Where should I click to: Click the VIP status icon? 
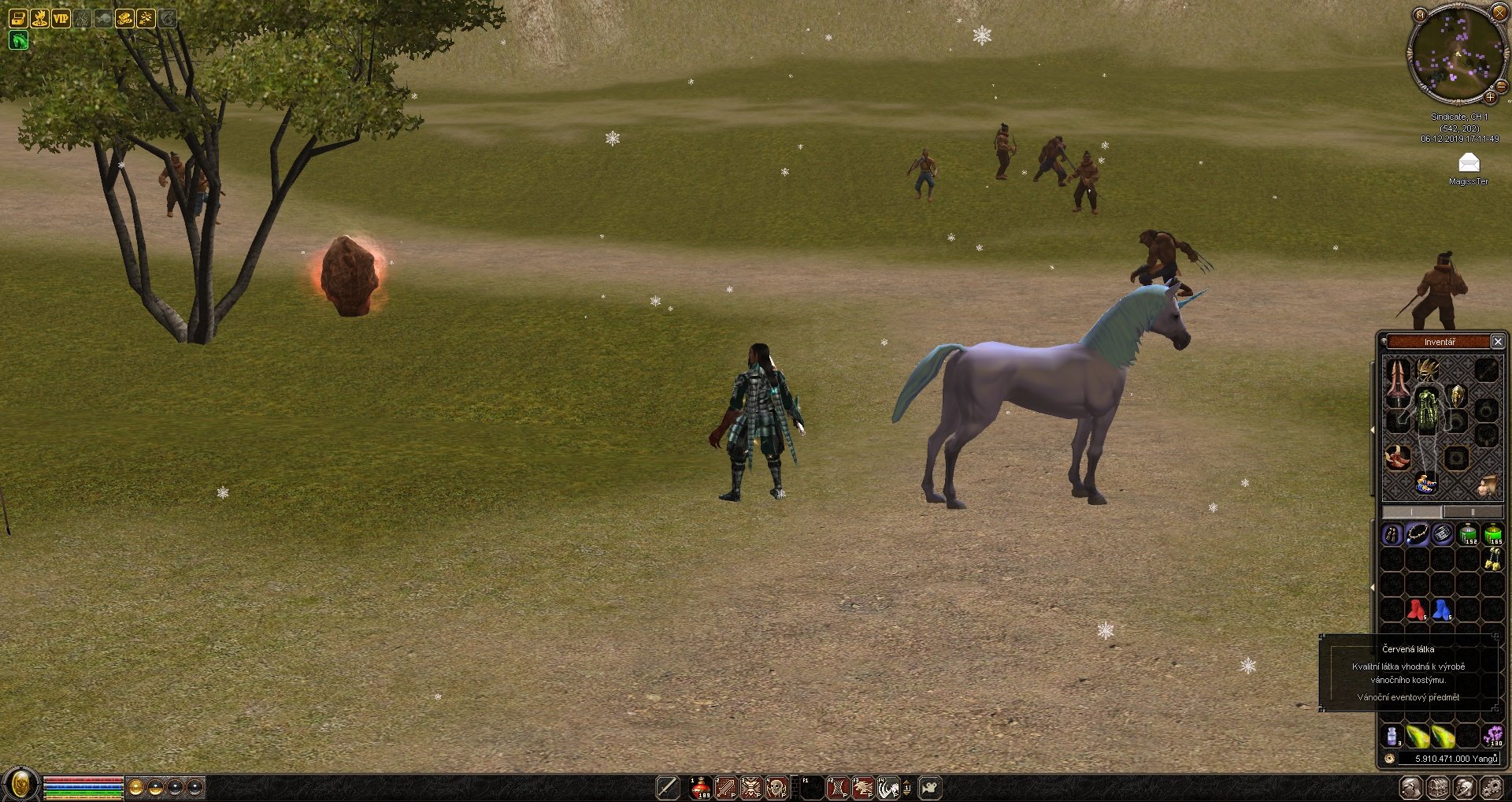coord(61,18)
